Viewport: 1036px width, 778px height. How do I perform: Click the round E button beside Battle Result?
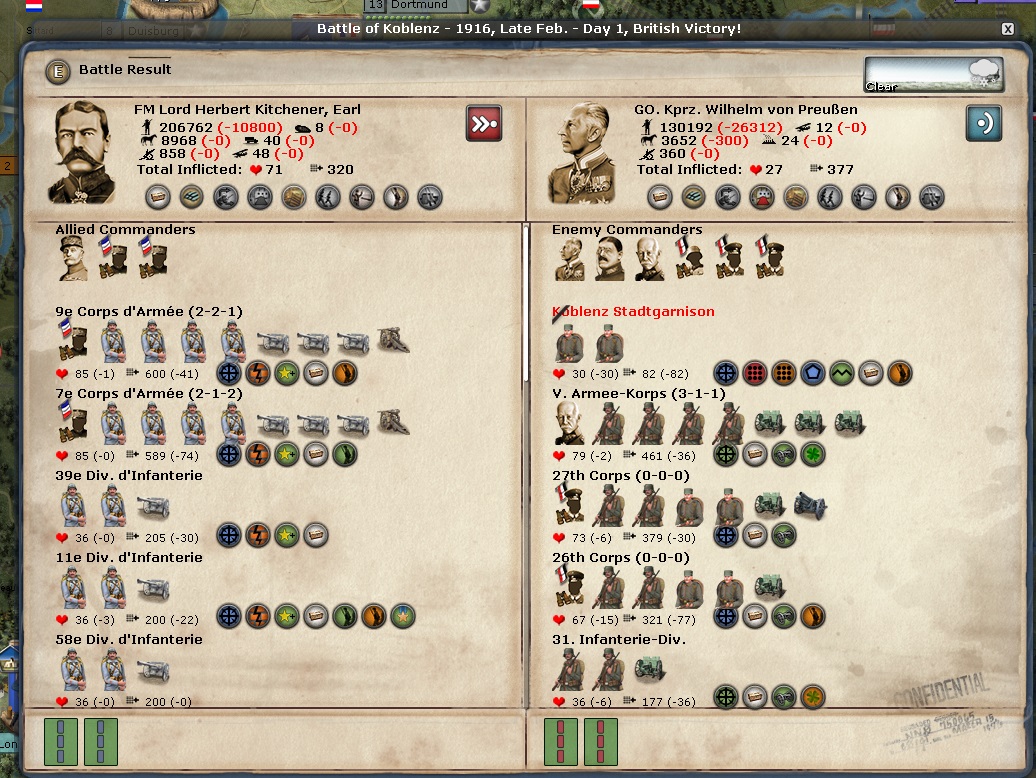pyautogui.click(x=59, y=71)
